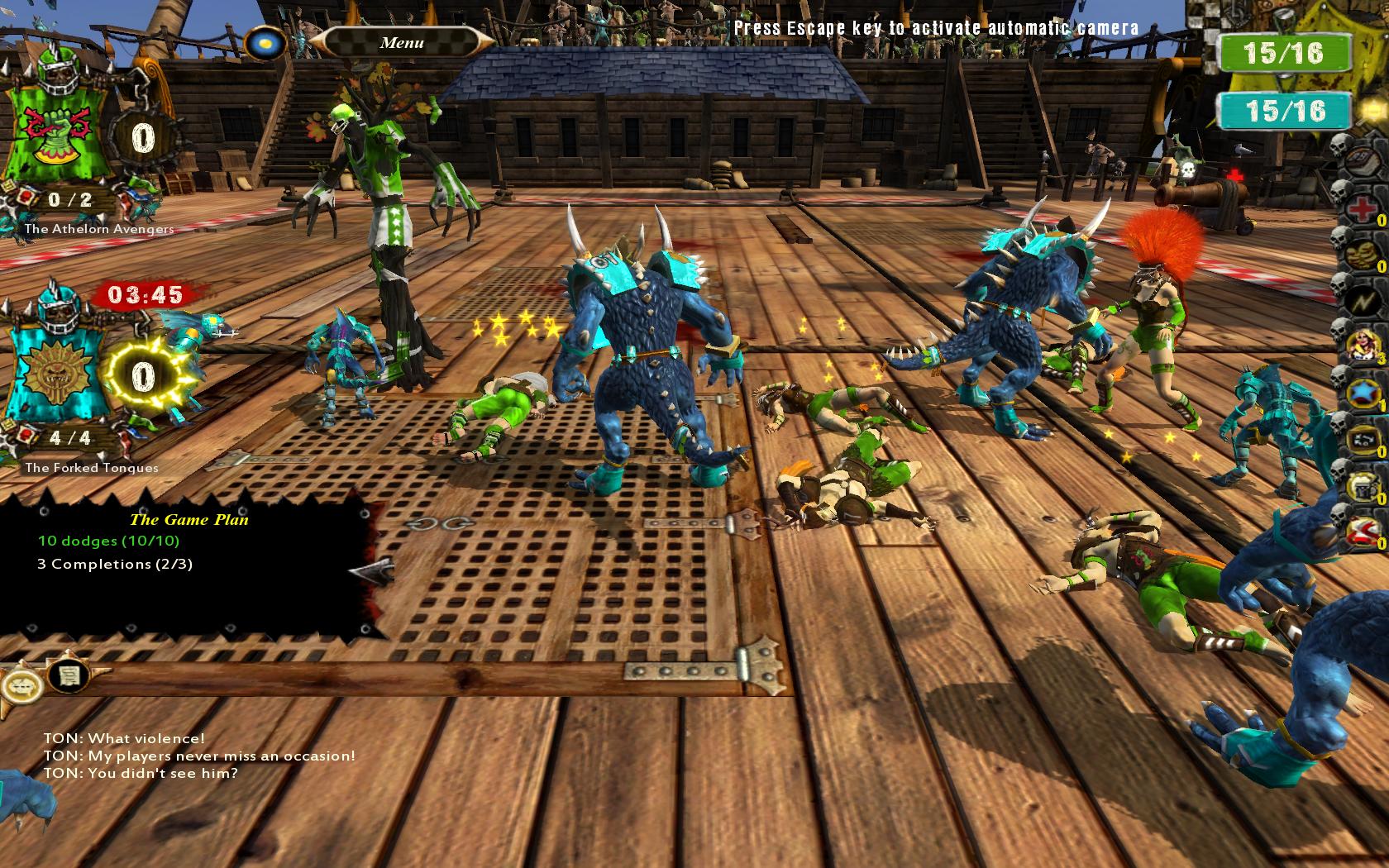Select the apothecary red cross icon
Screen dimensions: 1389x868
[x=1362, y=208]
